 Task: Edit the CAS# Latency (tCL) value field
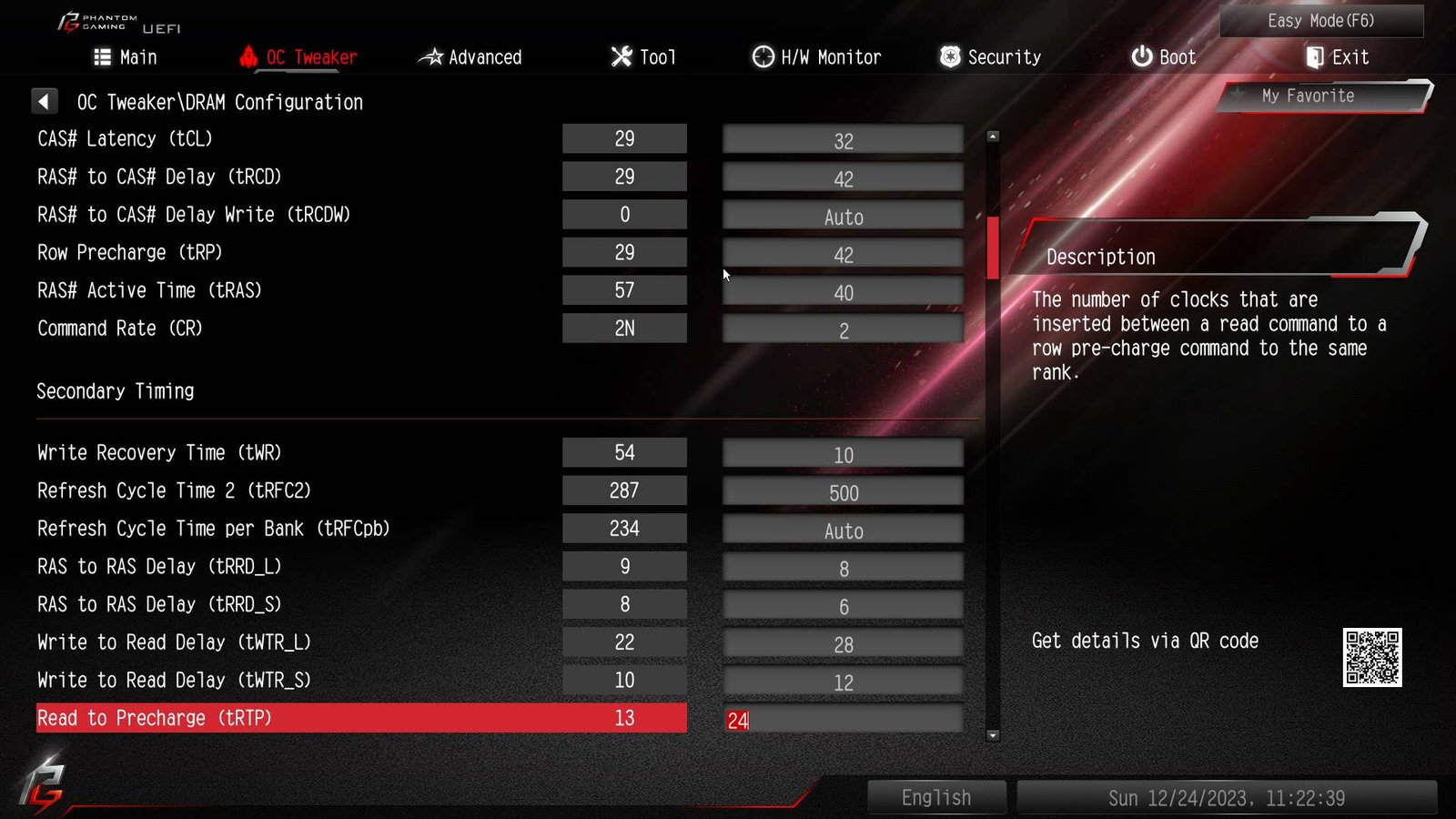point(843,141)
